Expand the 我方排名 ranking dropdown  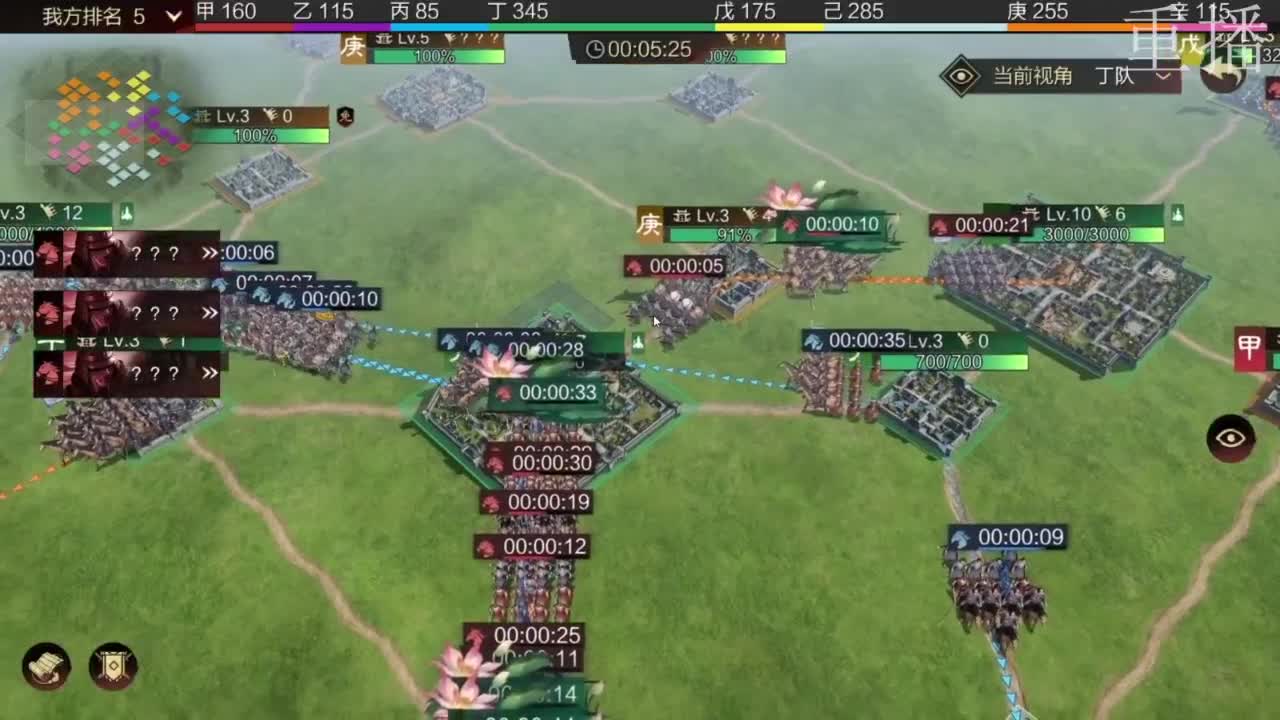(x=172, y=16)
